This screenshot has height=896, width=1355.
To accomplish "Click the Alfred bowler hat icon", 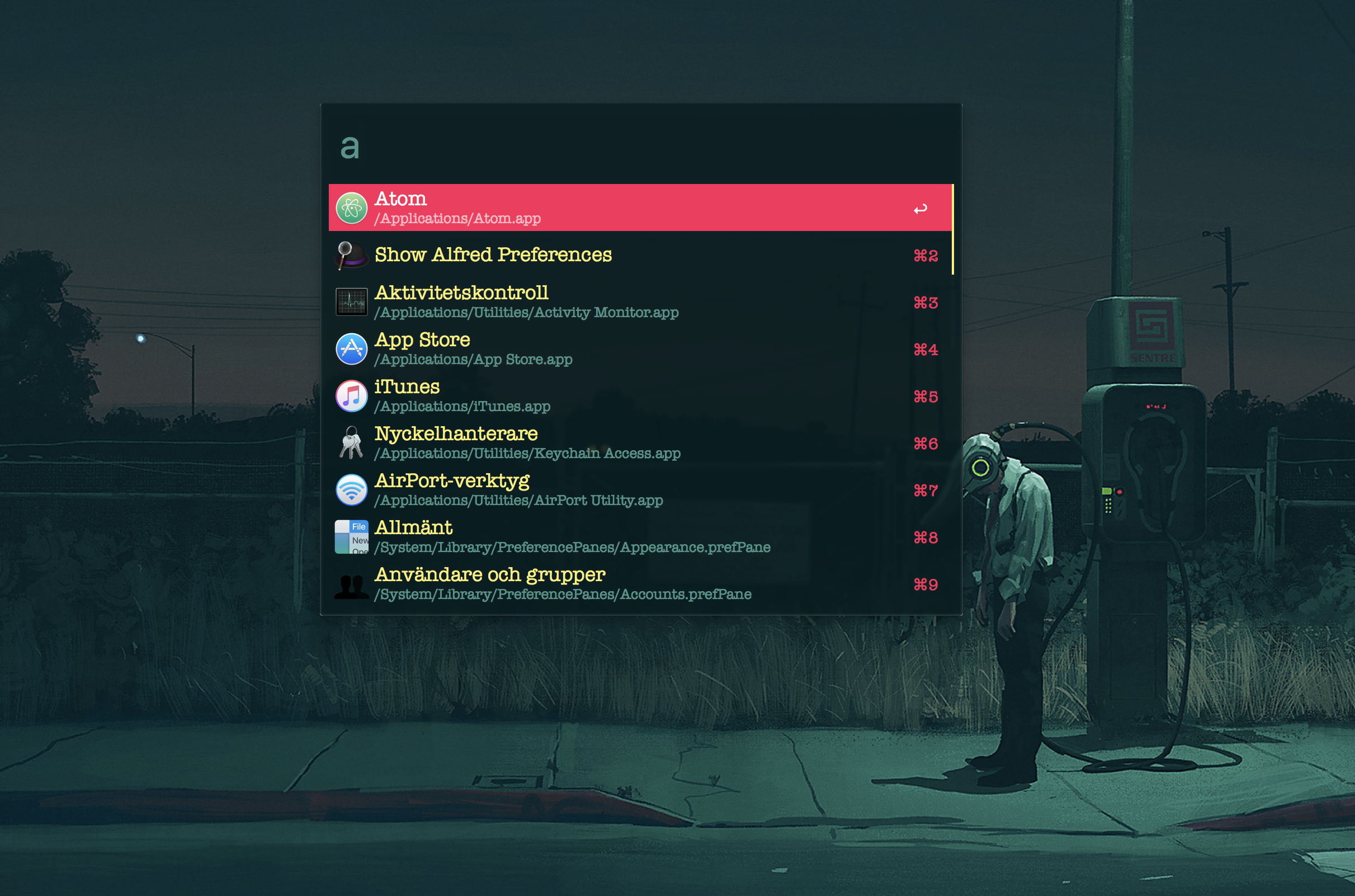I will click(351, 255).
